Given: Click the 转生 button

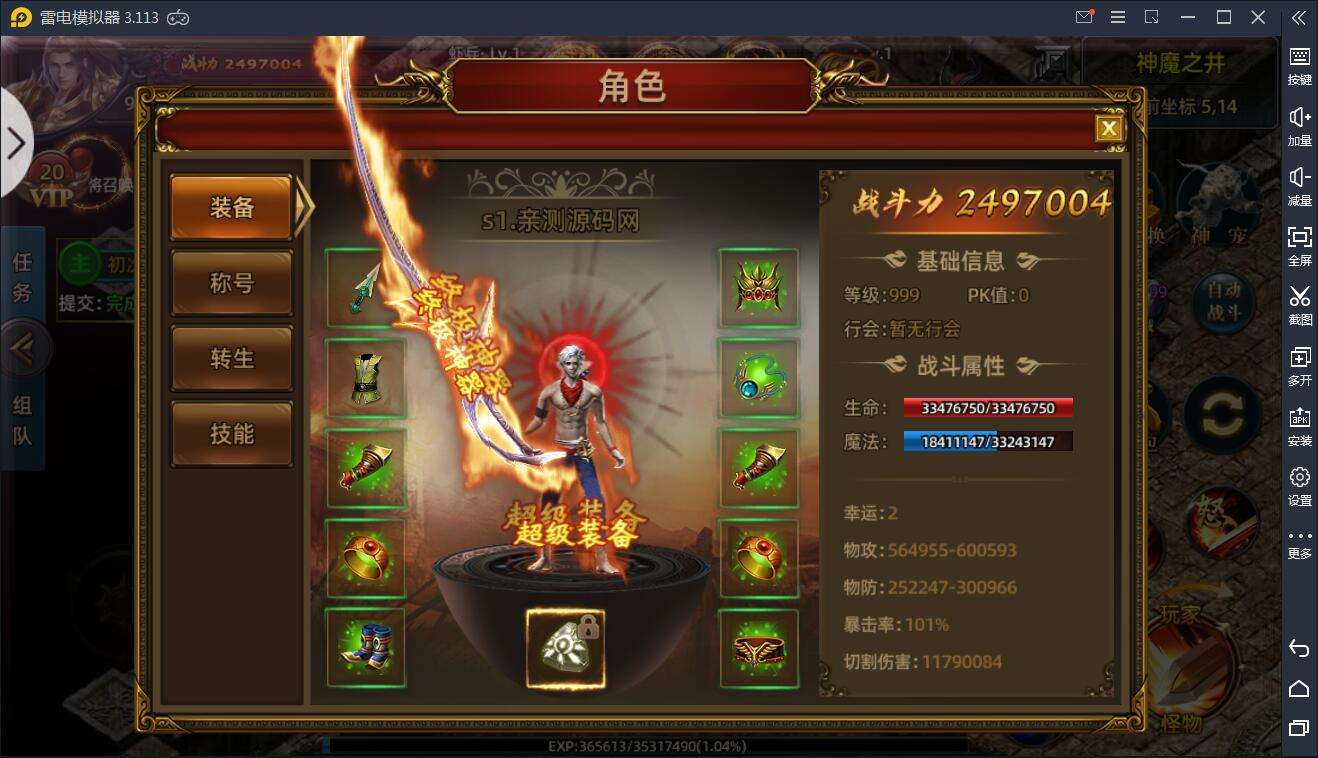Looking at the screenshot, I should click(x=232, y=358).
